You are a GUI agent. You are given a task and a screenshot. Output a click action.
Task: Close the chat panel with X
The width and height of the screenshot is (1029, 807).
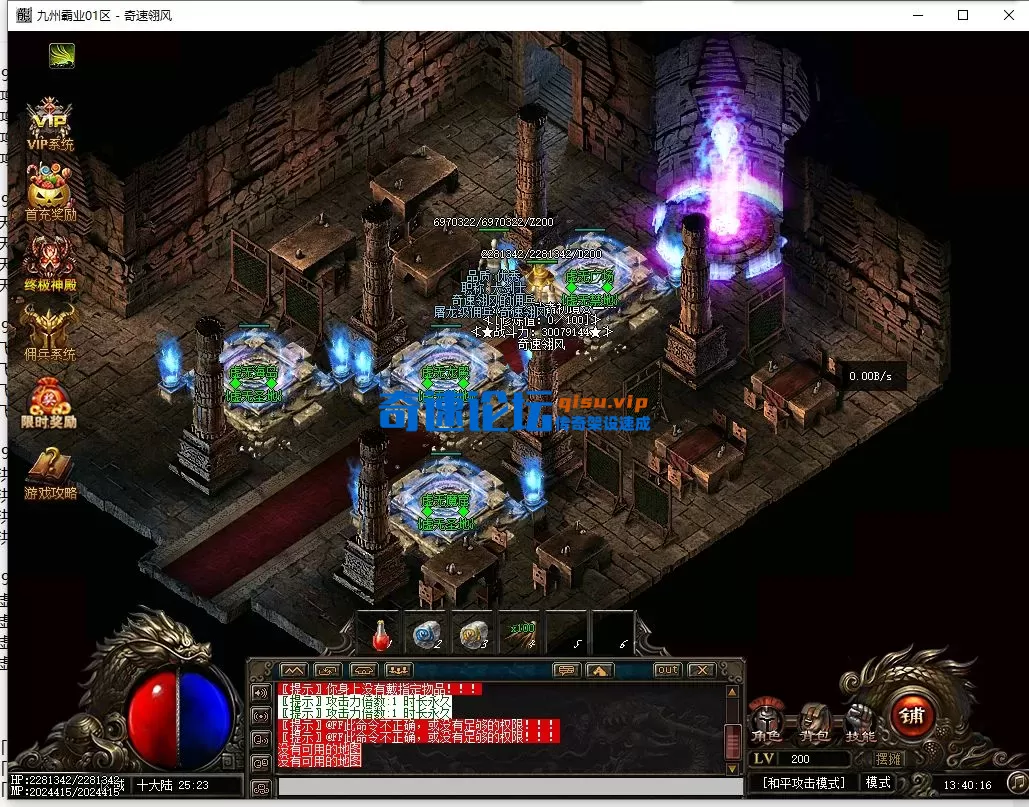701,669
